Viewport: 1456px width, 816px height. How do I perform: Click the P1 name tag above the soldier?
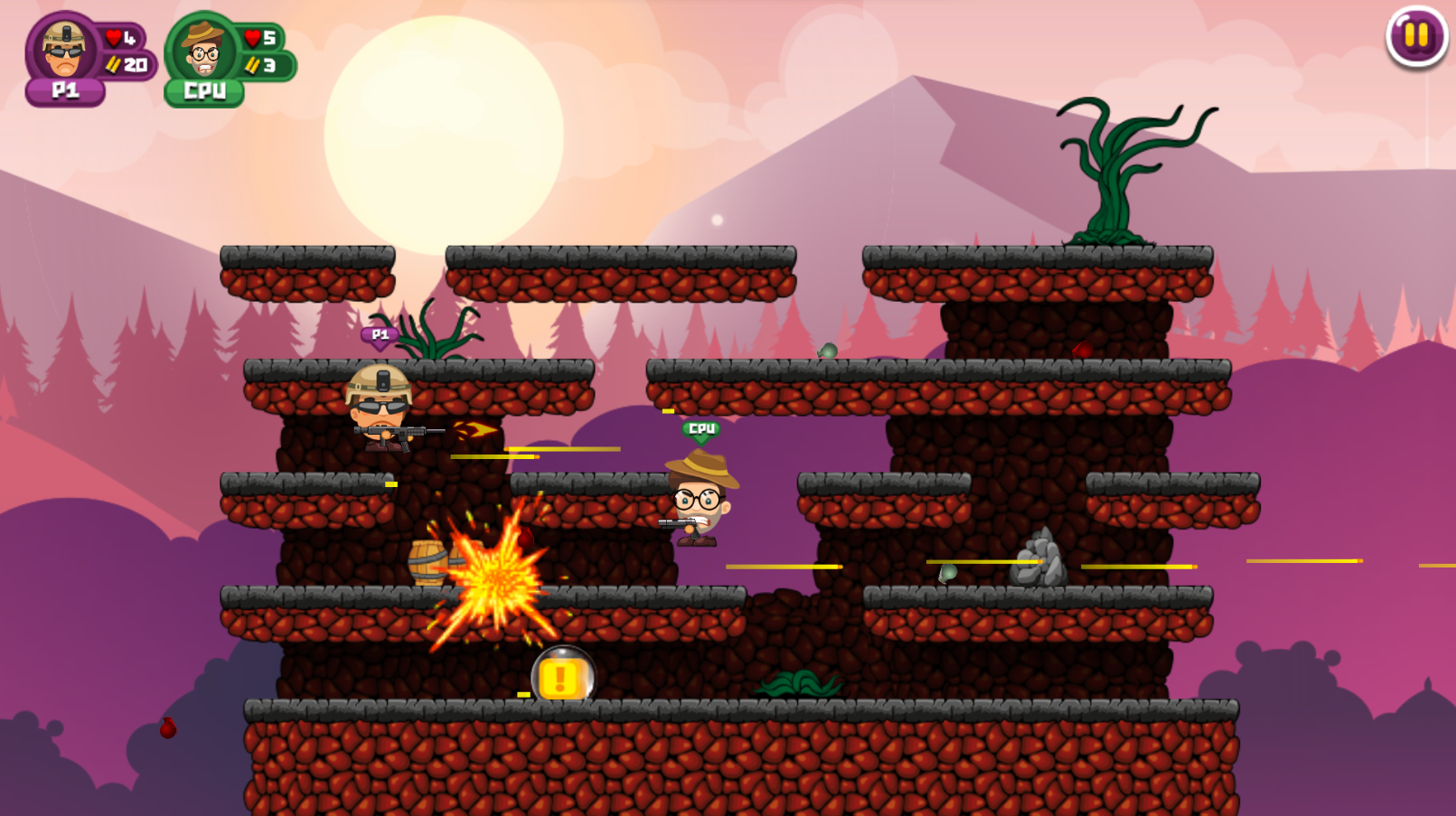380,335
